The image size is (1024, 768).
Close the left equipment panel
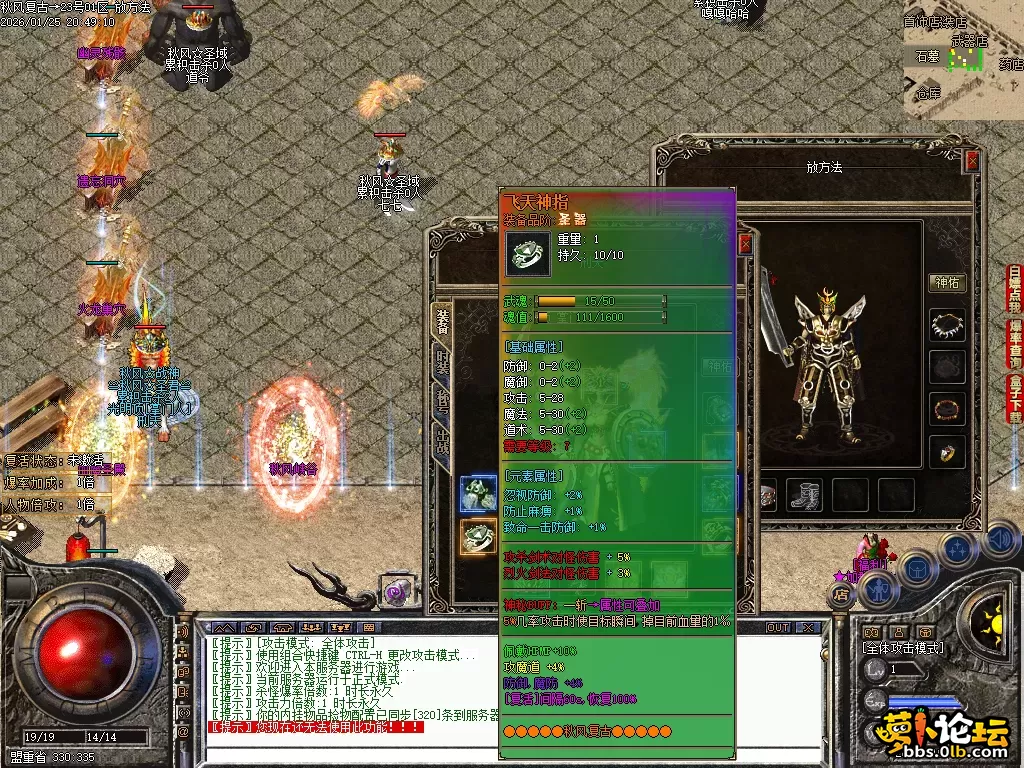[x=744, y=244]
